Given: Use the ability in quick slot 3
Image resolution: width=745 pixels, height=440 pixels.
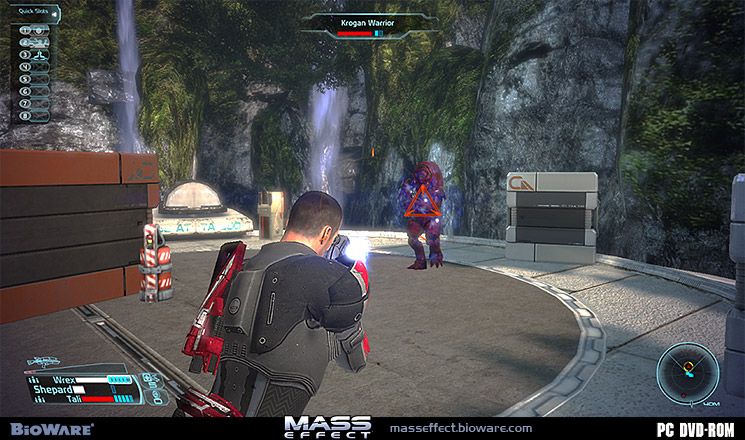Looking at the screenshot, I should click(x=35, y=54).
